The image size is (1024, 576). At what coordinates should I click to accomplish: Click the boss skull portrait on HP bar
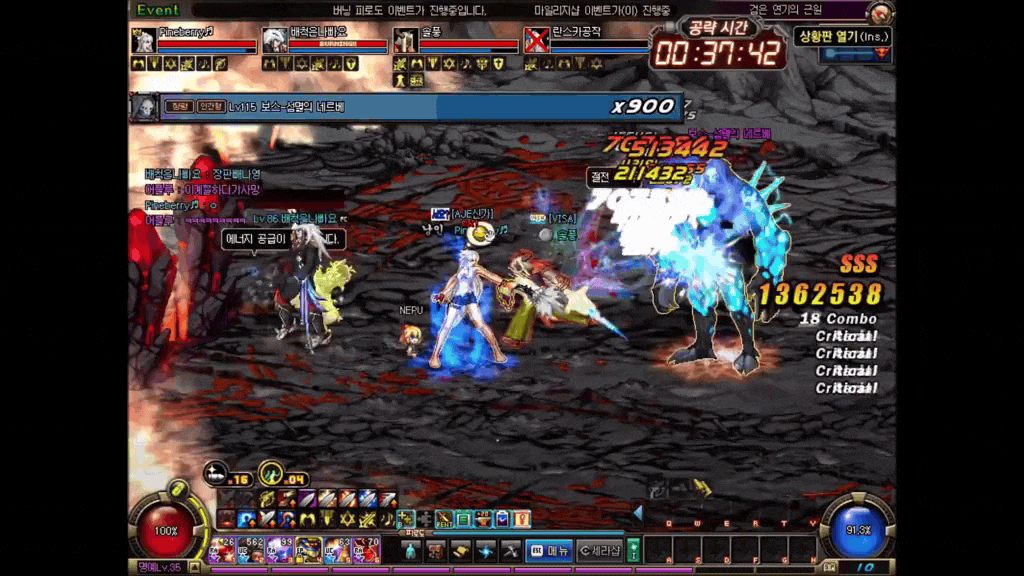coord(145,106)
